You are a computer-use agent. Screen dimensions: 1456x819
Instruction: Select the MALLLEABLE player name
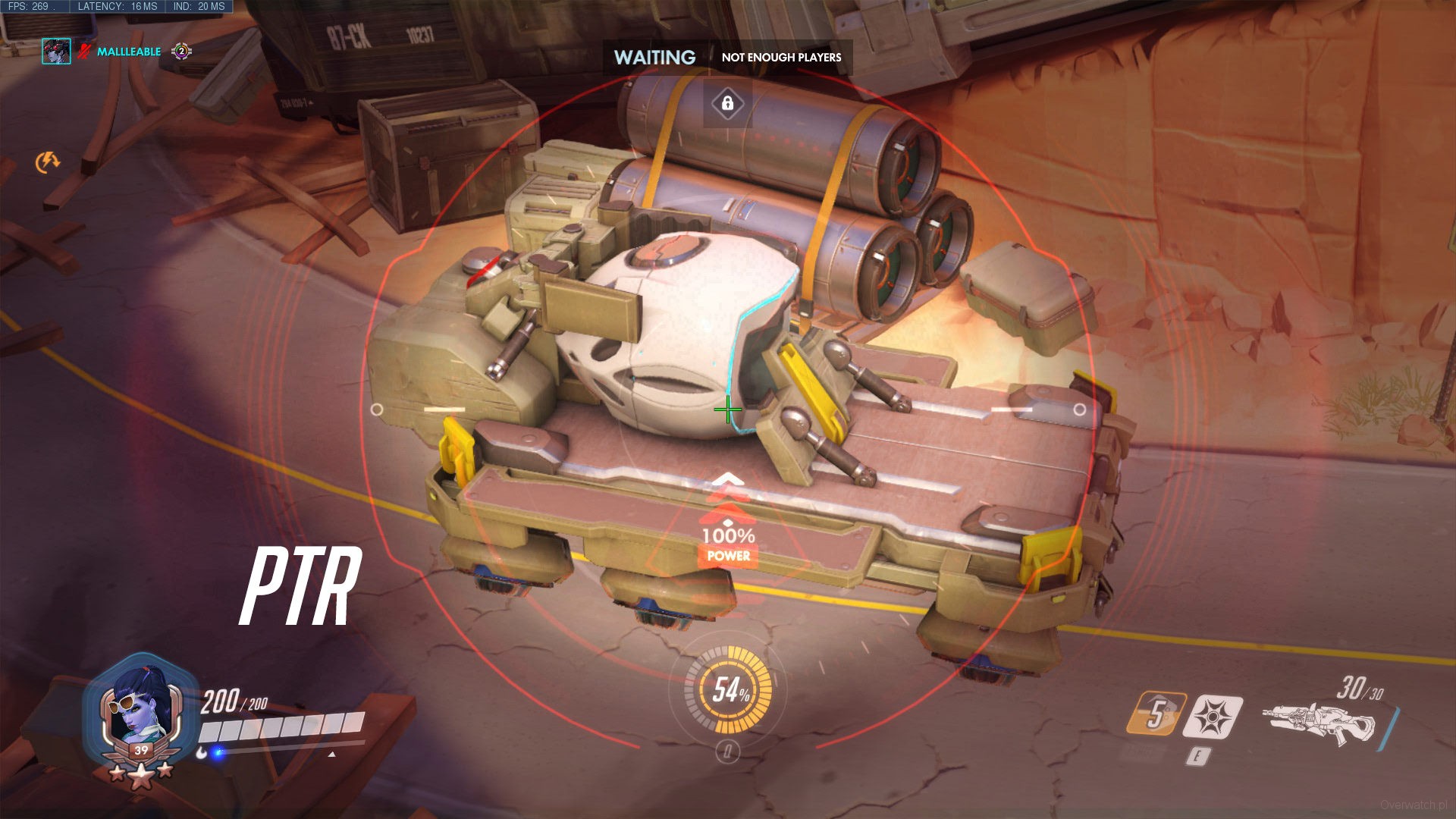click(129, 52)
